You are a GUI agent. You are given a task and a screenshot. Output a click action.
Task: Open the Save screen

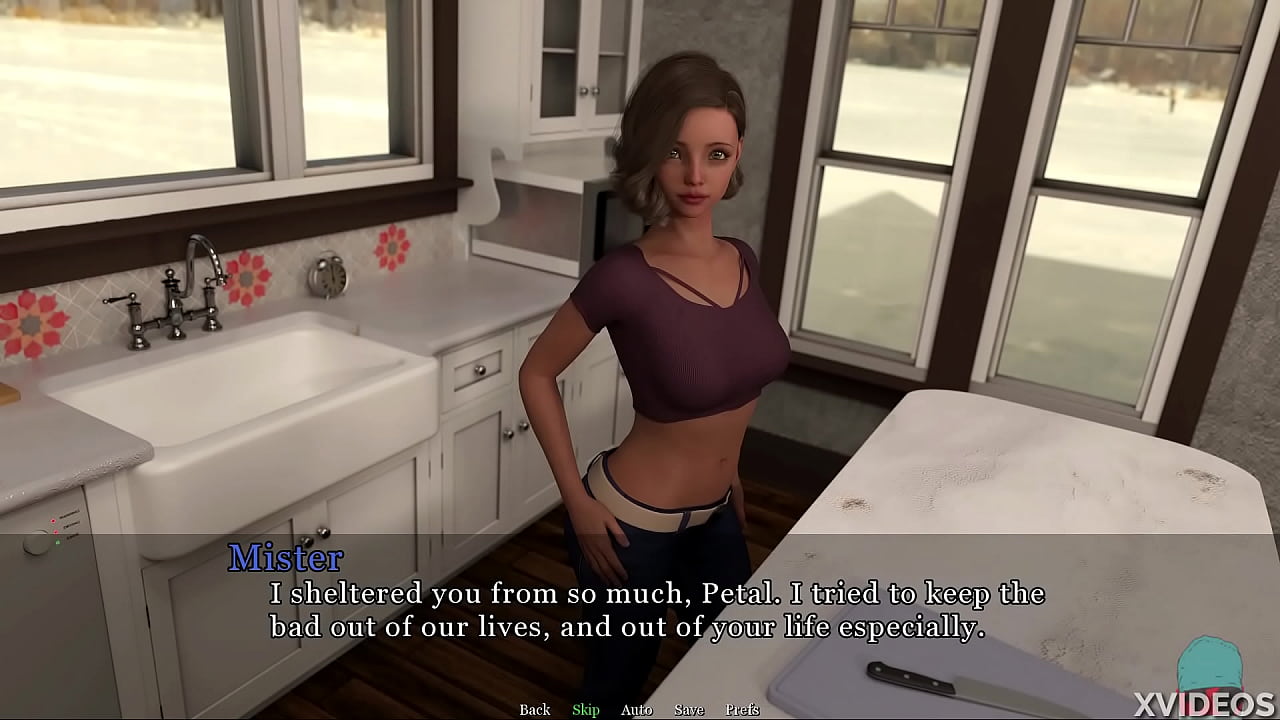click(x=688, y=709)
